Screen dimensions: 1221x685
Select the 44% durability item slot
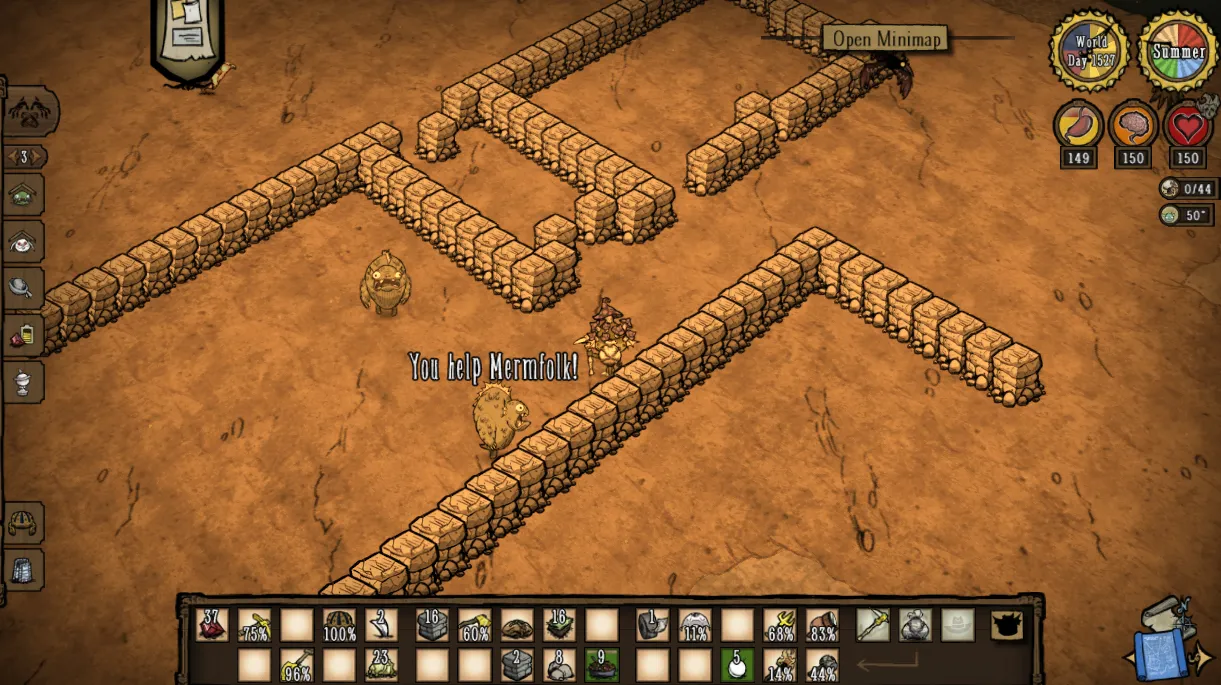click(x=822, y=664)
